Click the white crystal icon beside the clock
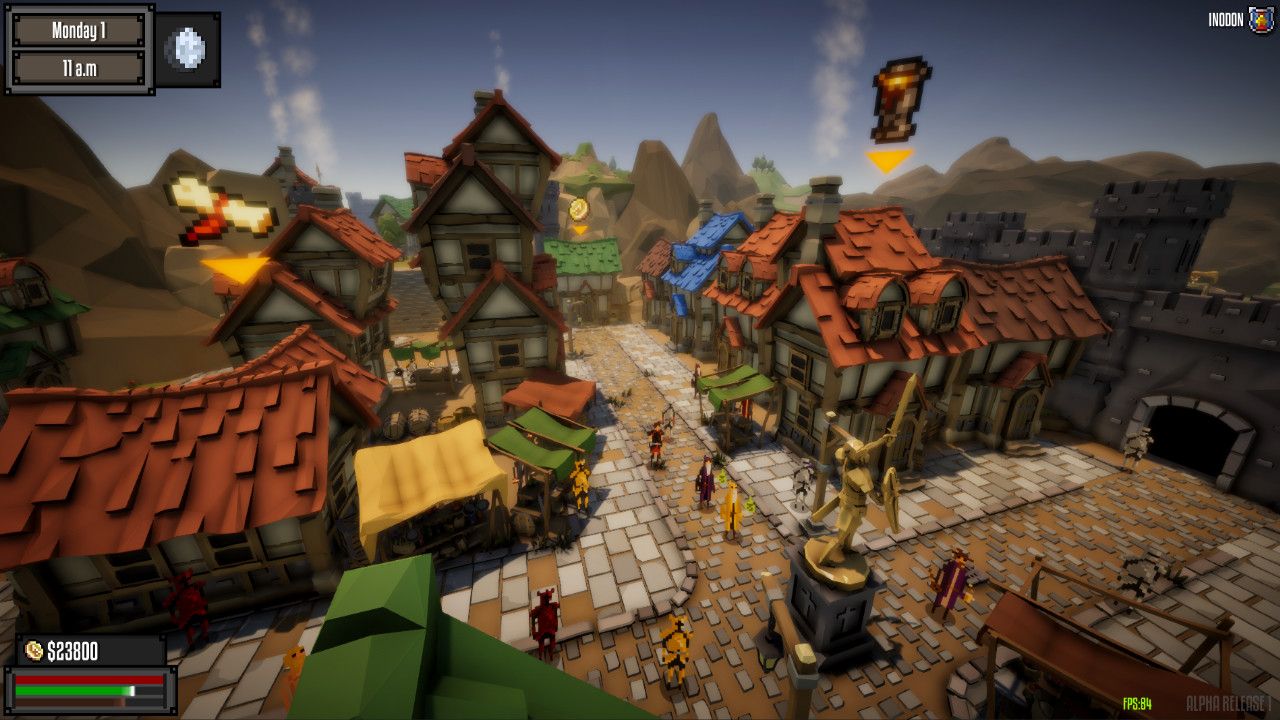The height and width of the screenshot is (720, 1280). point(188,49)
